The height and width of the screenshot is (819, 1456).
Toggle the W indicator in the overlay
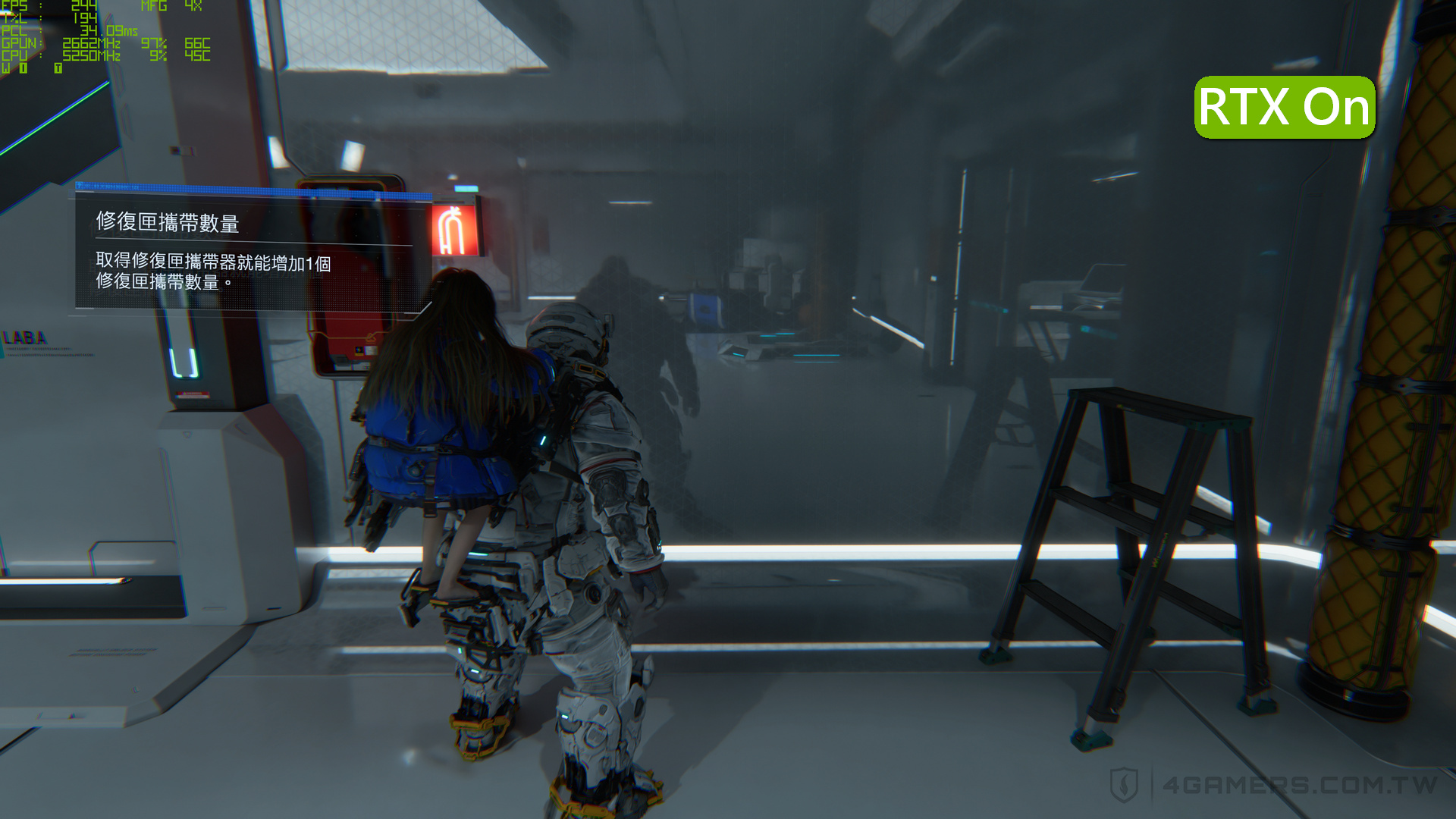[x=8, y=66]
